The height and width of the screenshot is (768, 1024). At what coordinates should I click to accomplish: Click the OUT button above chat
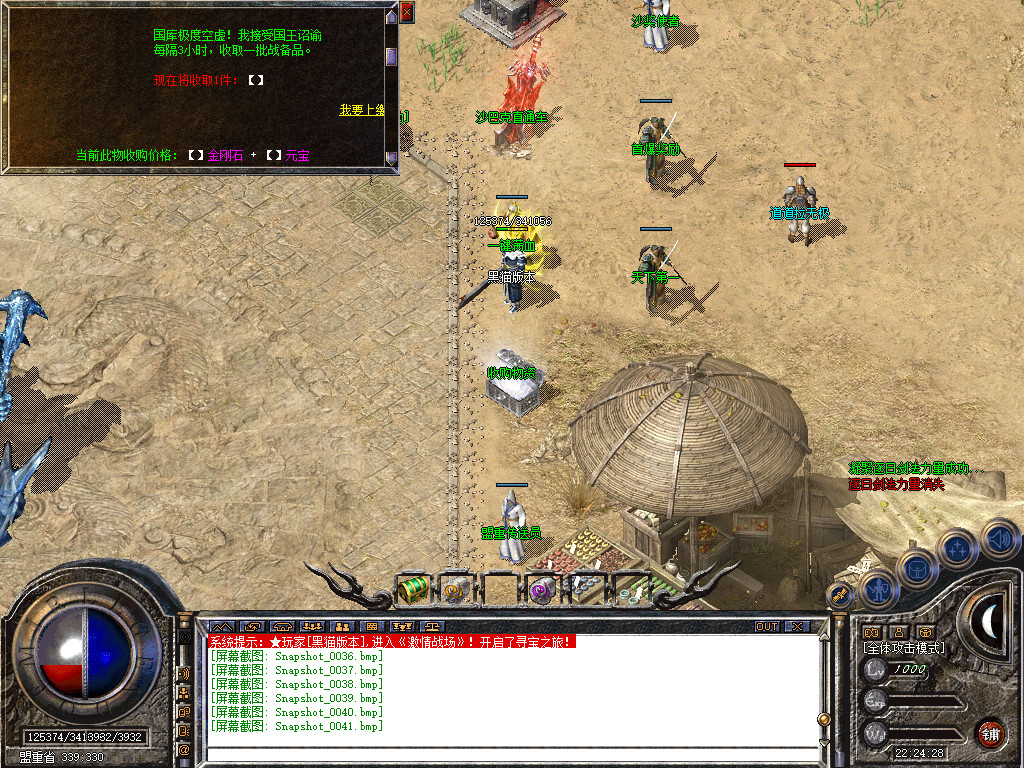point(766,626)
